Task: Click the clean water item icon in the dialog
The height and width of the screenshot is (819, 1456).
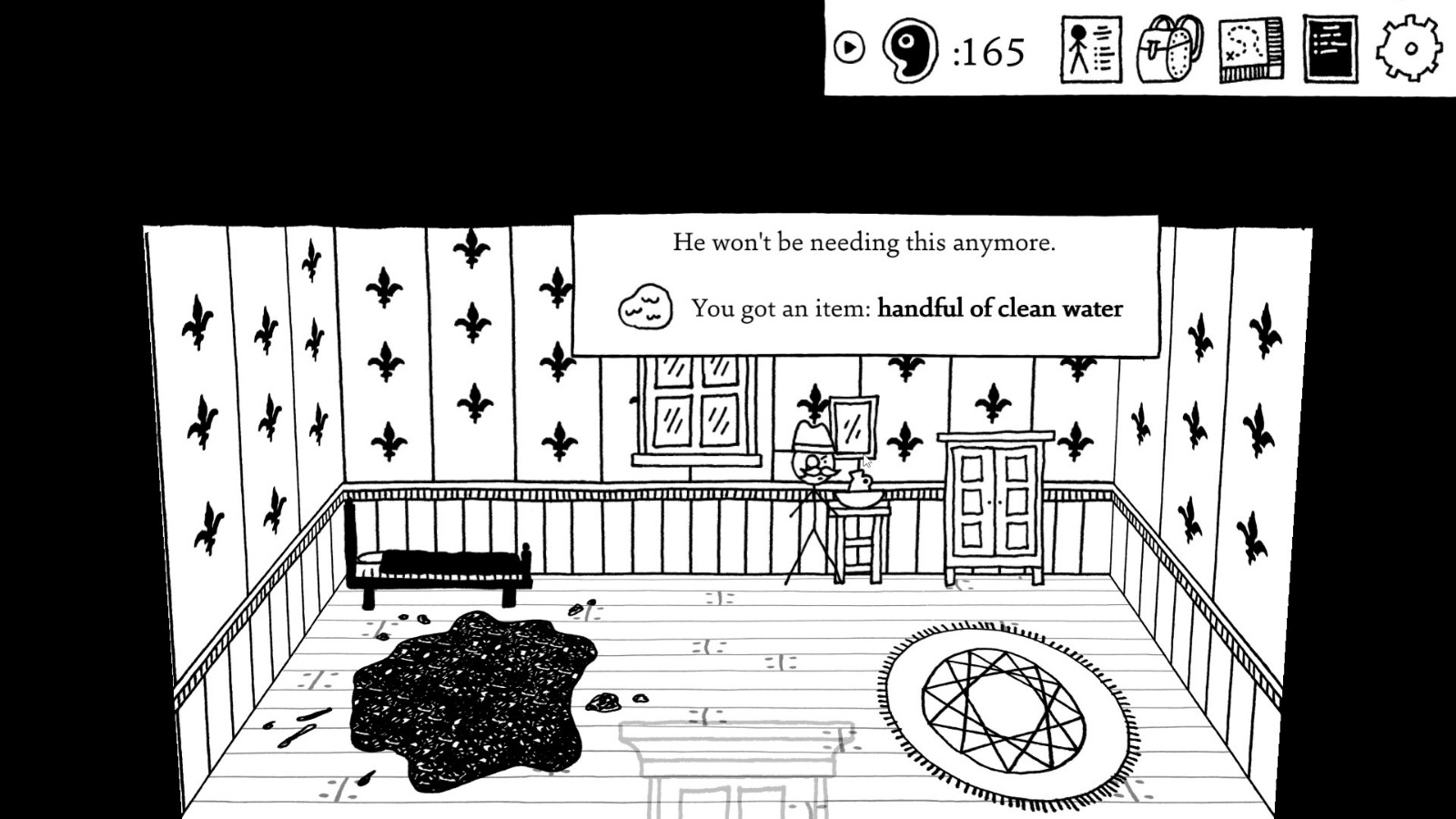Action: click(x=646, y=305)
